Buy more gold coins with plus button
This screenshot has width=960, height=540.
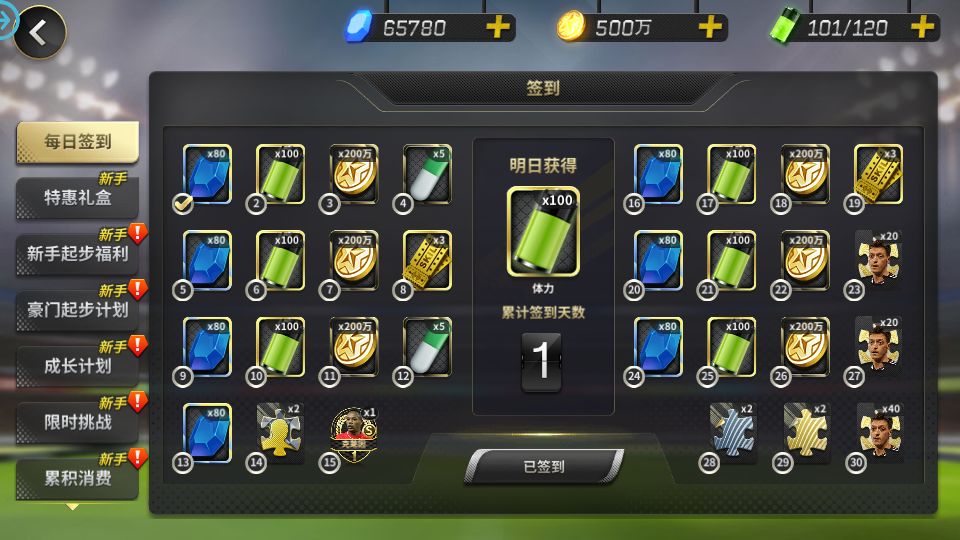710,28
